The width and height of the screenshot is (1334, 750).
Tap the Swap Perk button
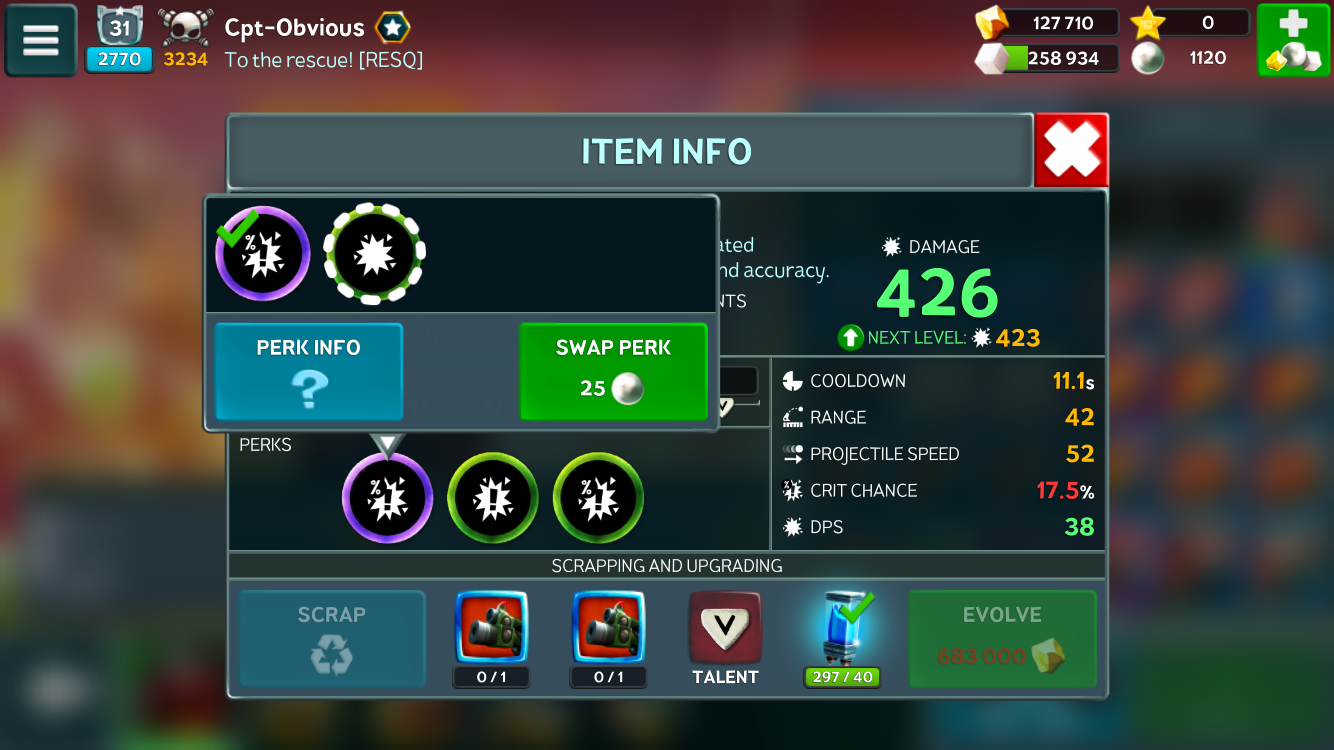(613, 371)
